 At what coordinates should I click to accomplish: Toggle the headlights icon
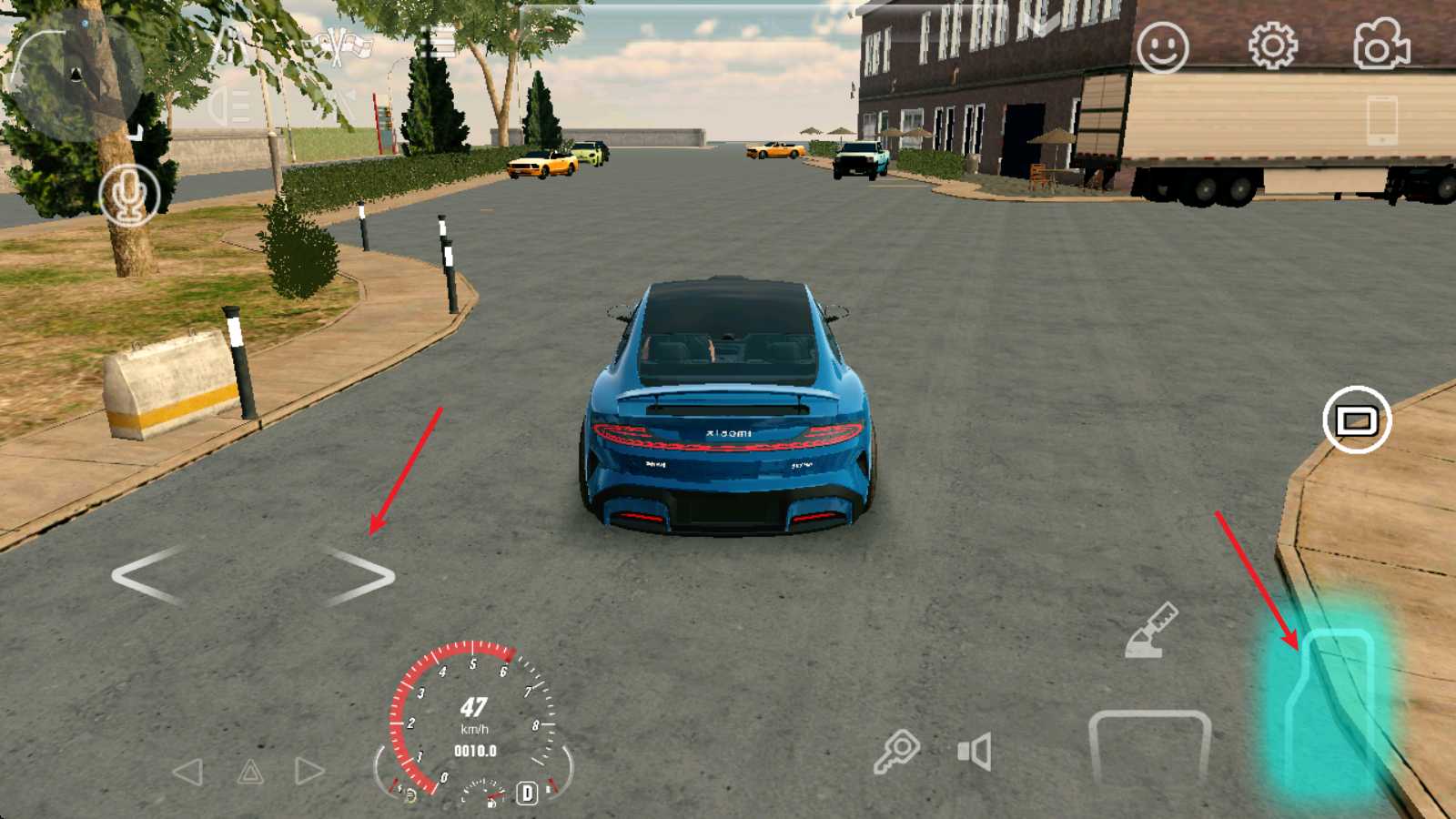tap(229, 106)
